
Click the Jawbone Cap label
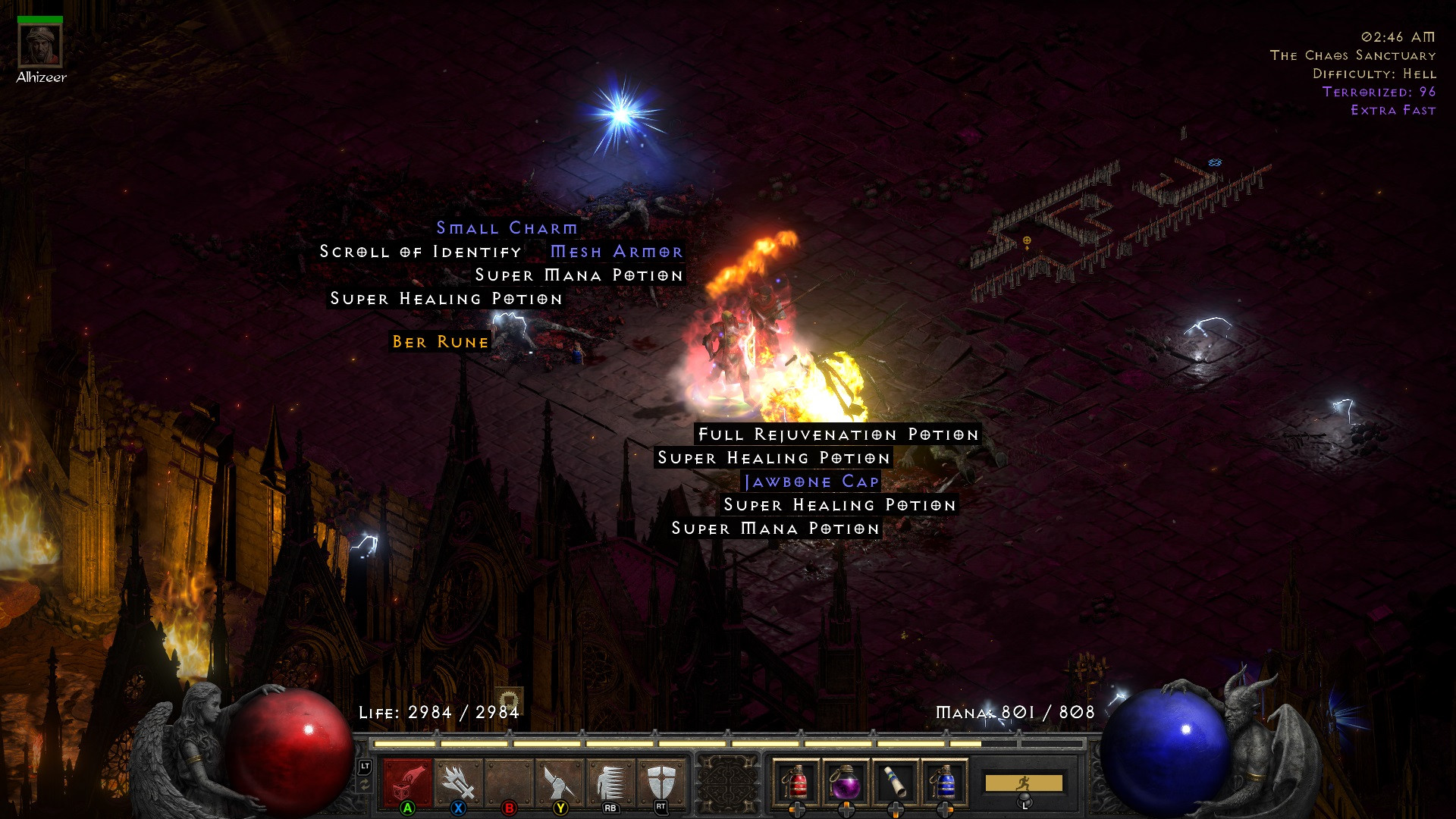[811, 481]
